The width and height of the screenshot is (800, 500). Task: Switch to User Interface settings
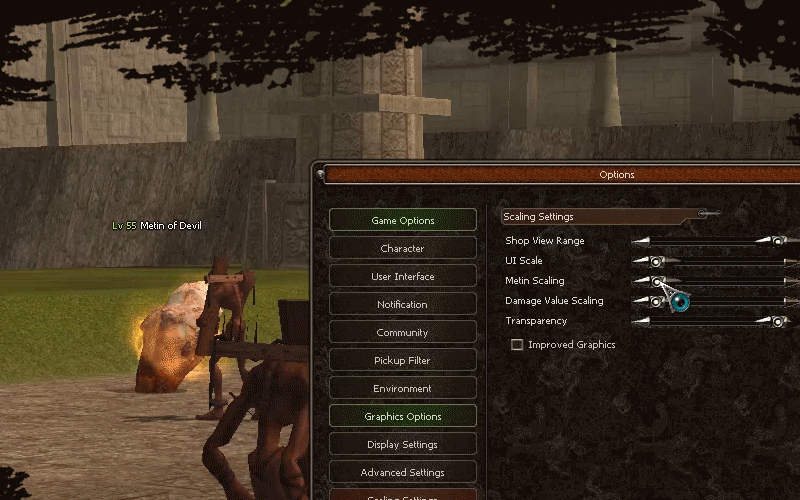pos(402,276)
